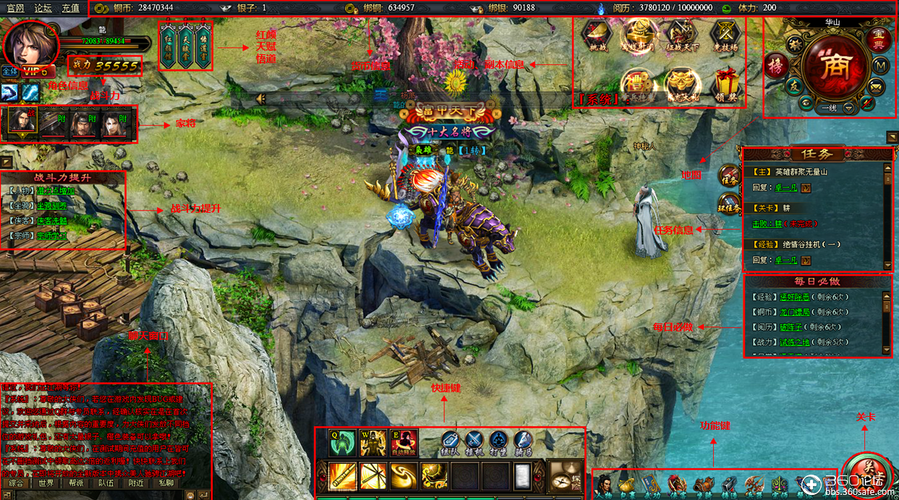
Task: Click the round M map button
Action: [x=880, y=65]
